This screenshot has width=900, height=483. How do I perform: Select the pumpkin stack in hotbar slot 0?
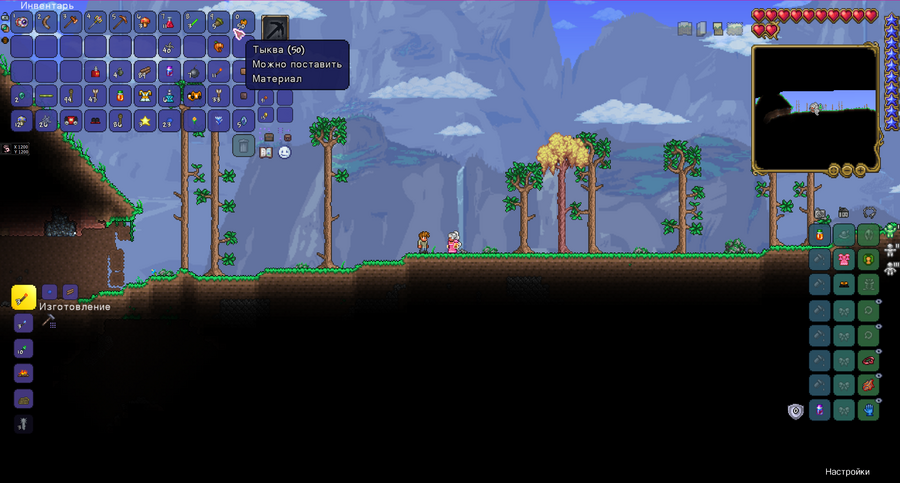(244, 22)
